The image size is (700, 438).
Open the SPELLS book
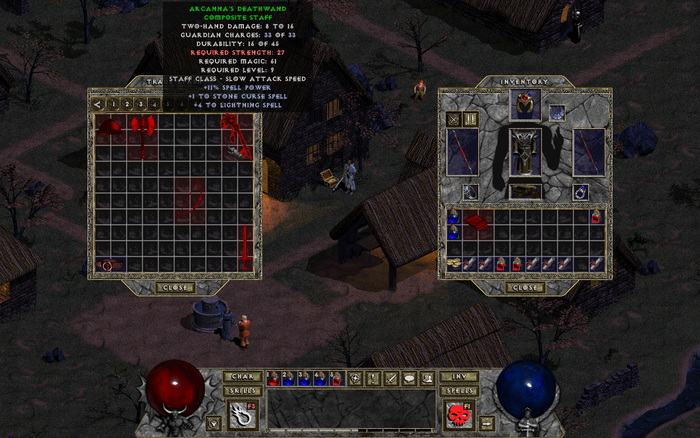[x=459, y=390]
